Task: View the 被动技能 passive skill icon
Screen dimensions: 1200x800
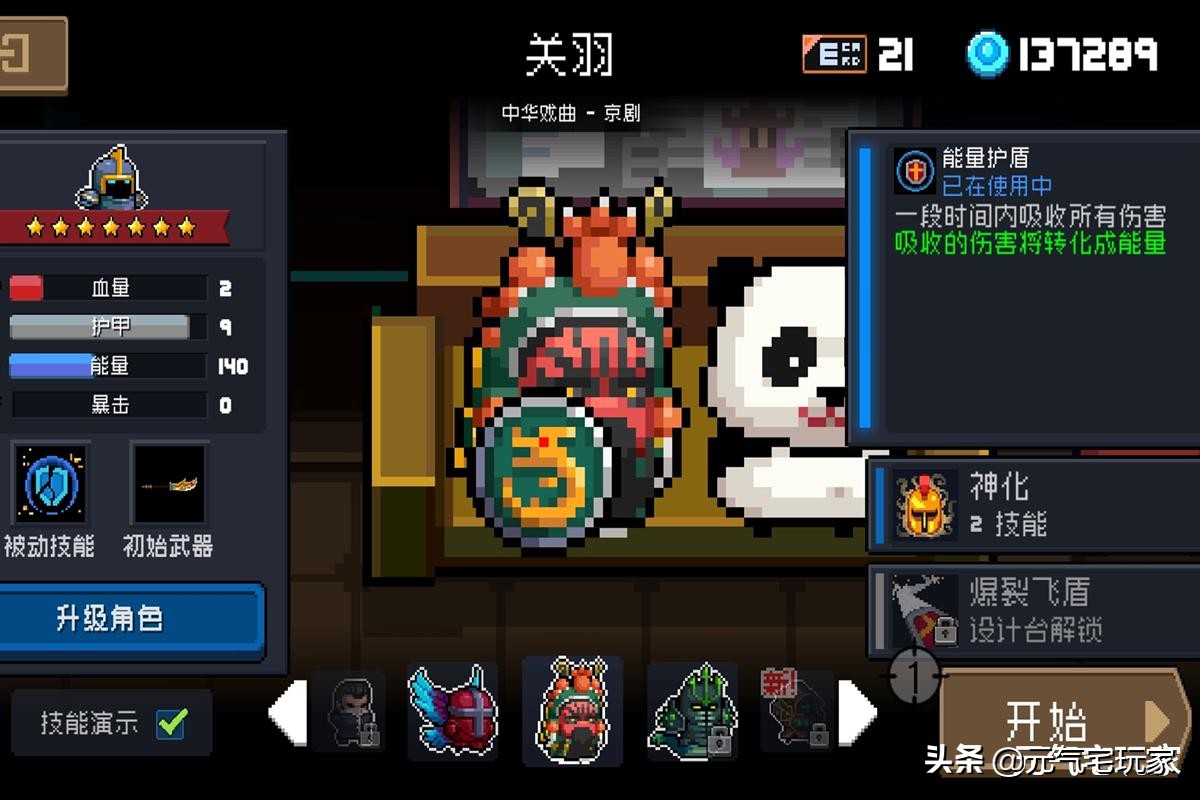Action: [x=50, y=483]
